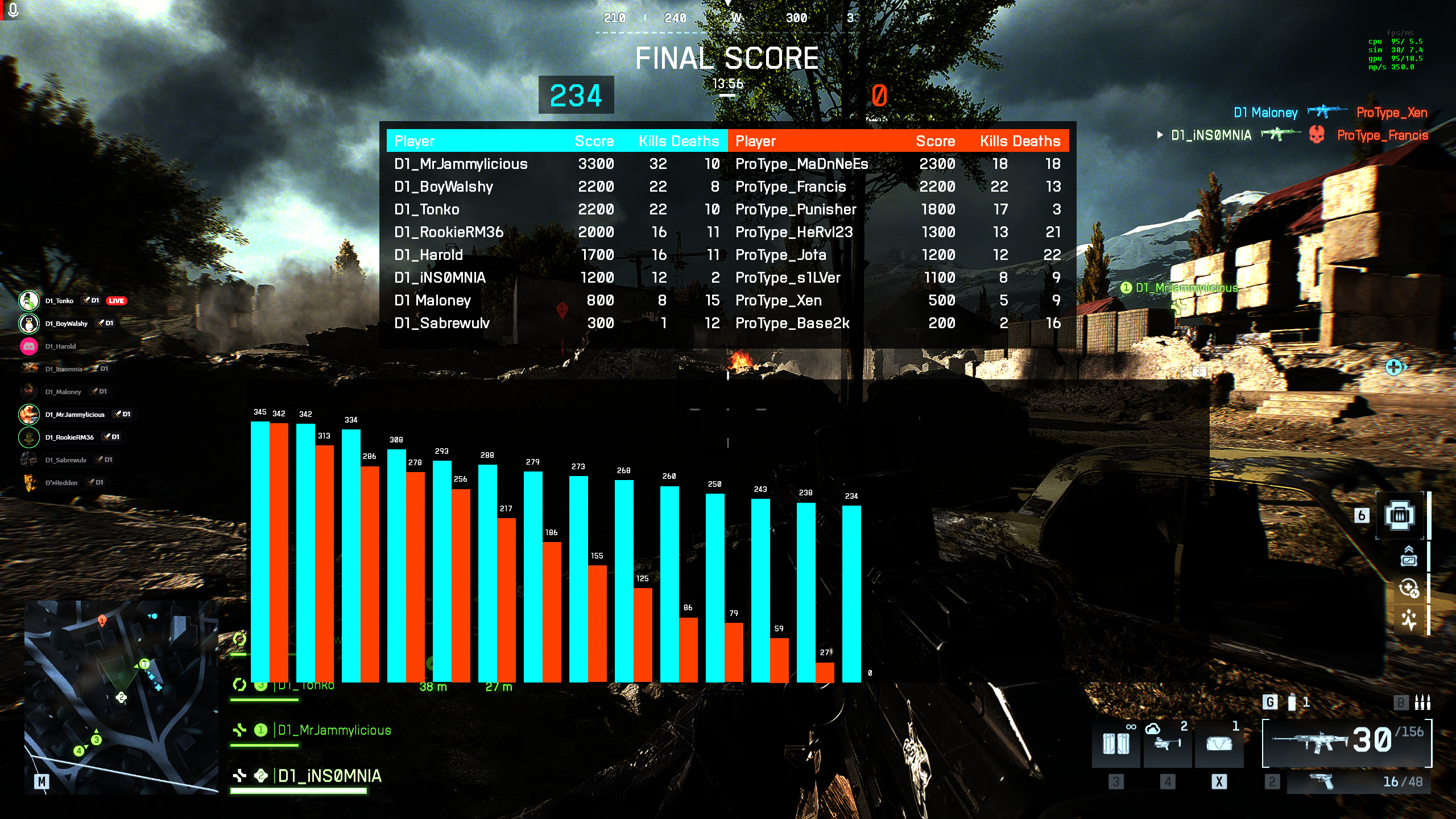Select the gadget in slot 3
Image resolution: width=1456 pixels, height=819 pixels.
pyautogui.click(x=1116, y=744)
